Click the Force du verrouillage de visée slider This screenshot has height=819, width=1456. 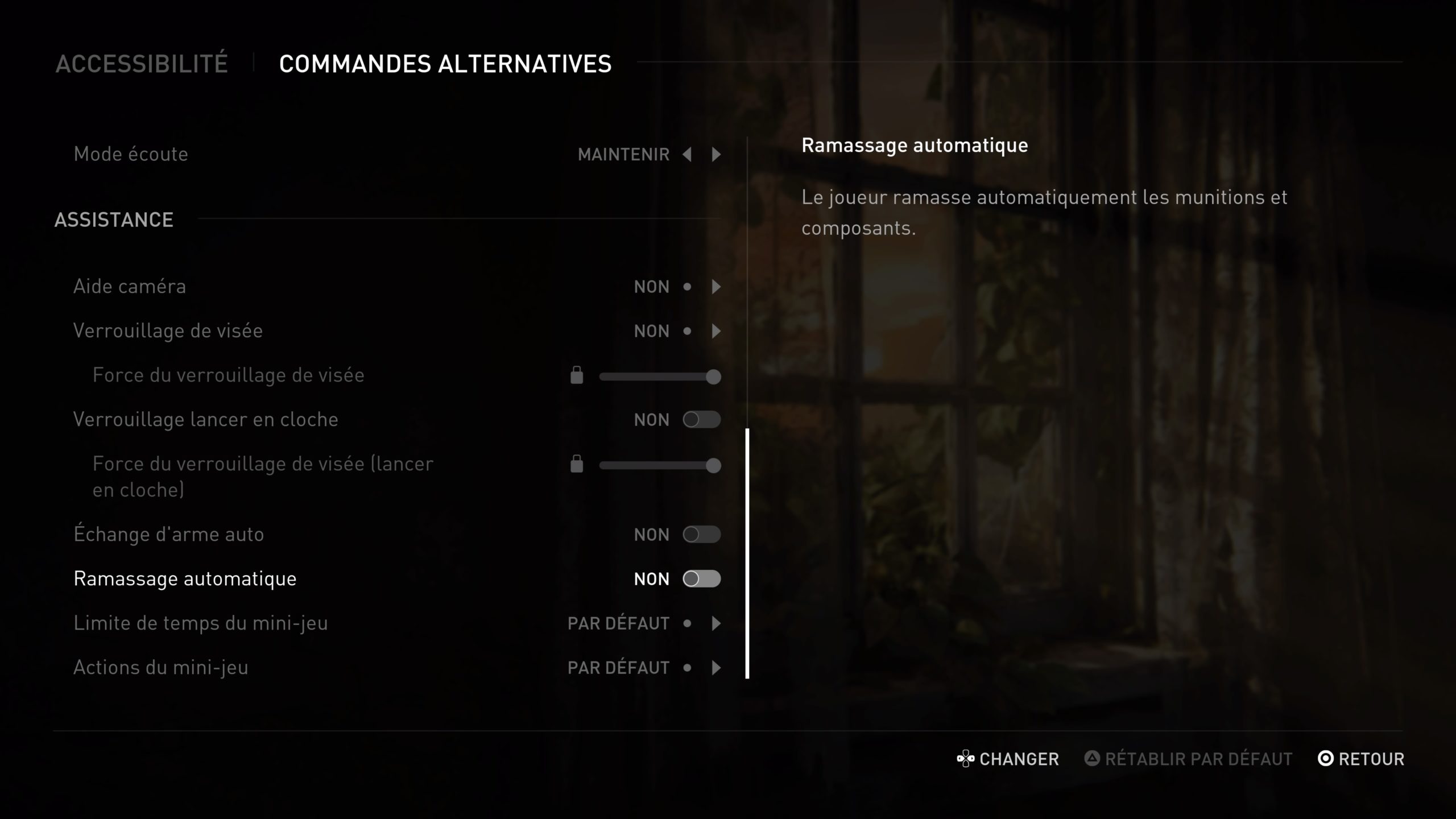[x=660, y=377]
